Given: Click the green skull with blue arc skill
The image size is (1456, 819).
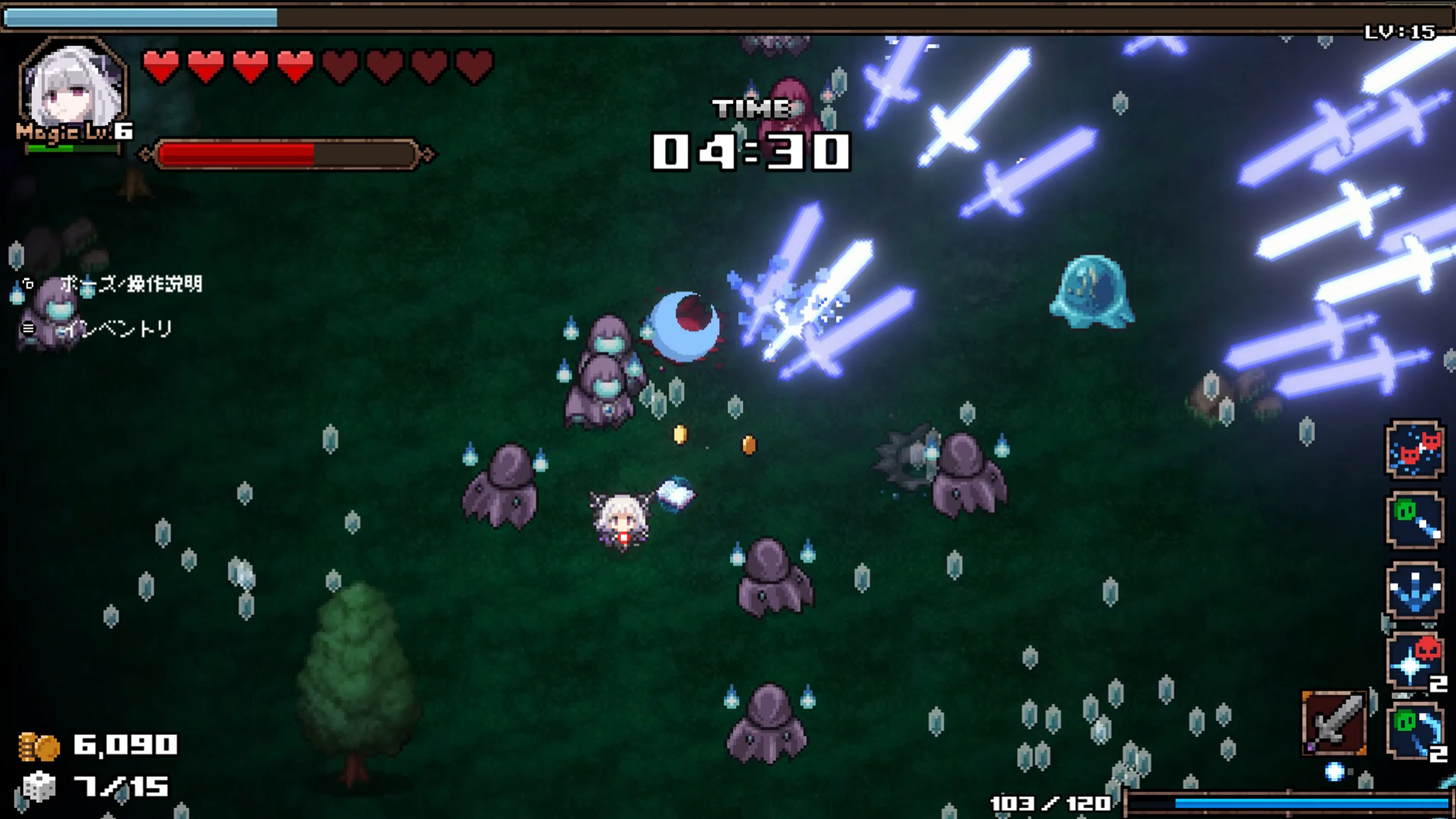Looking at the screenshot, I should 1415,731.
